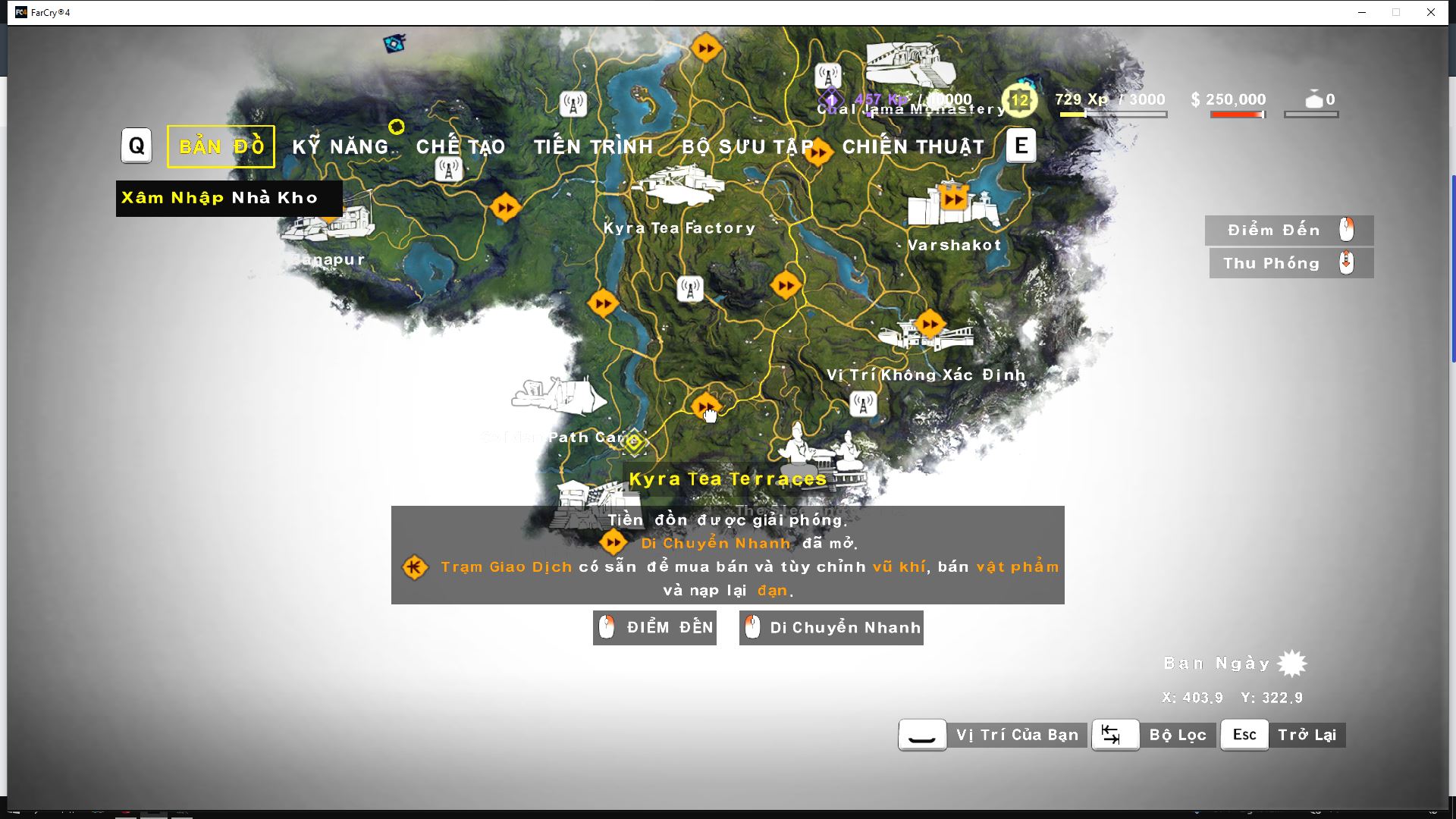Screen dimensions: 1456x819
Task: Select the fast travel marker at Varshakot
Action: [952, 199]
